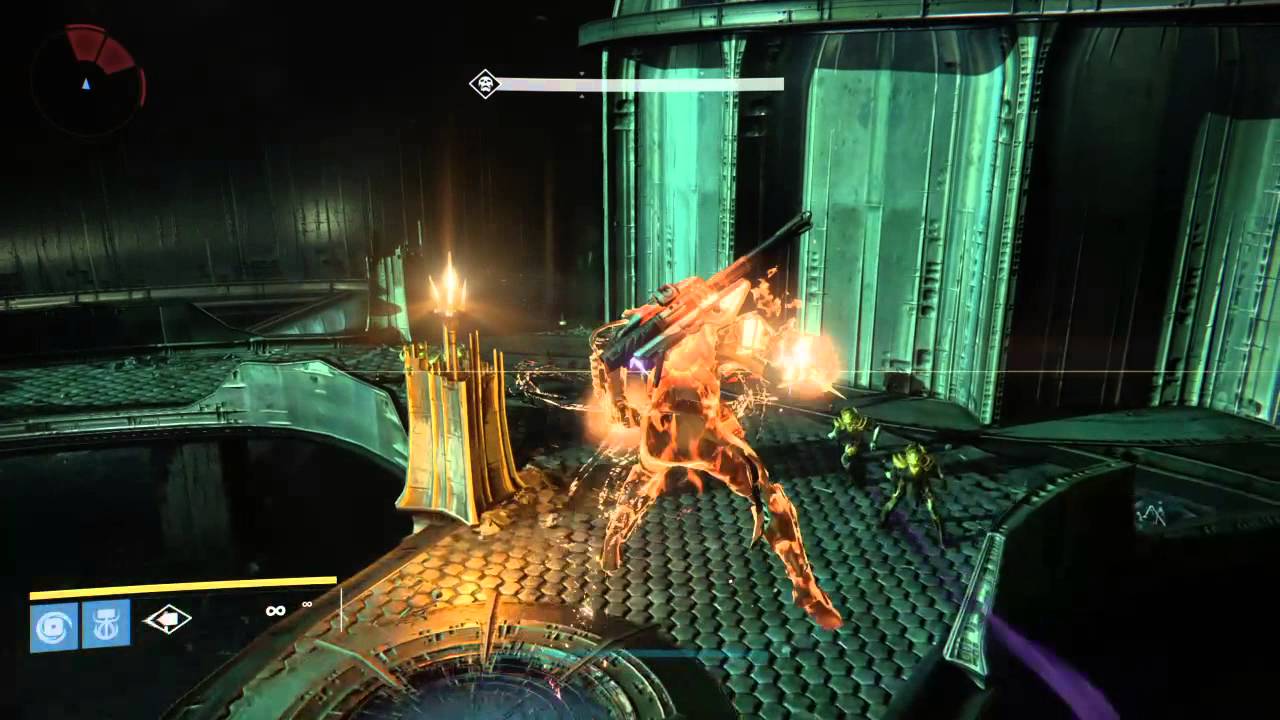Activate the horned melee ability icon
Screen dimensions: 1280x720
106,624
